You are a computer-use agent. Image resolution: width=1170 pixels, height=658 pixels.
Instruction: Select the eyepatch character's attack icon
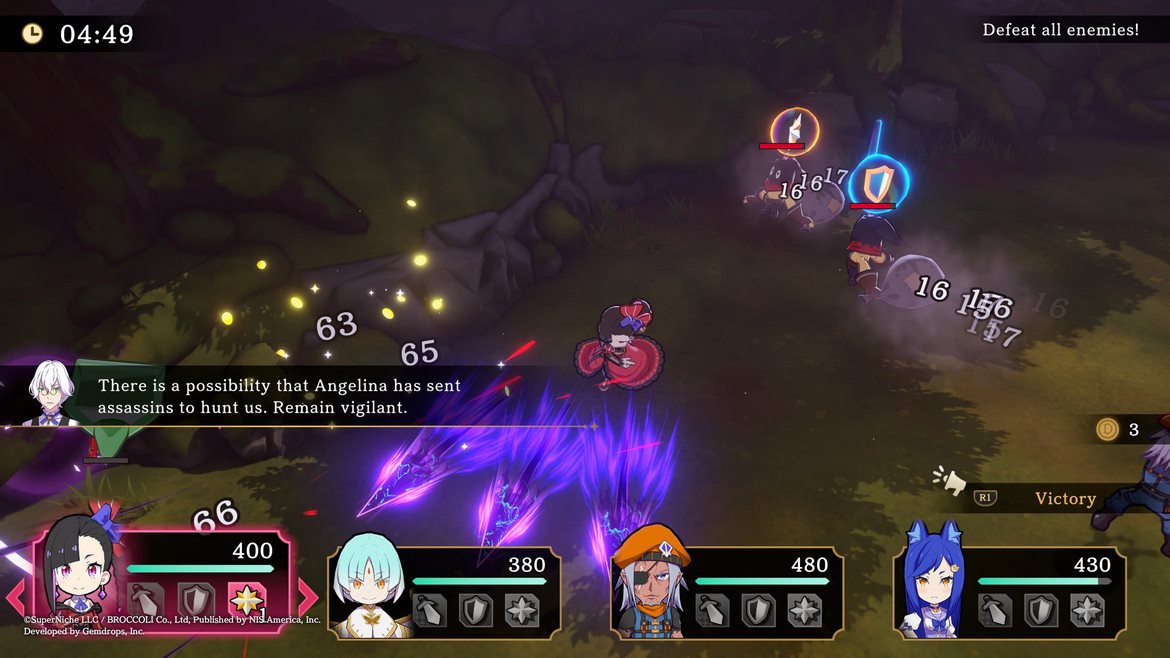click(x=713, y=610)
